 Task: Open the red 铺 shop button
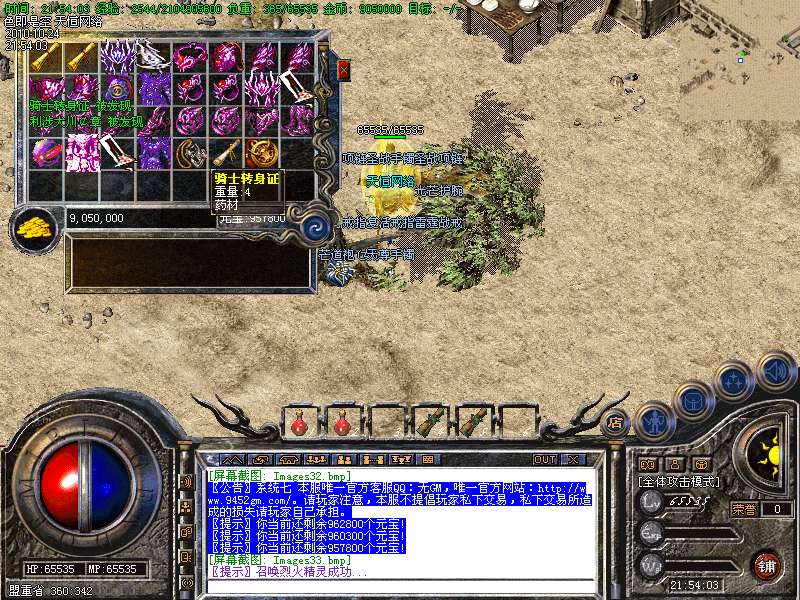coord(766,565)
